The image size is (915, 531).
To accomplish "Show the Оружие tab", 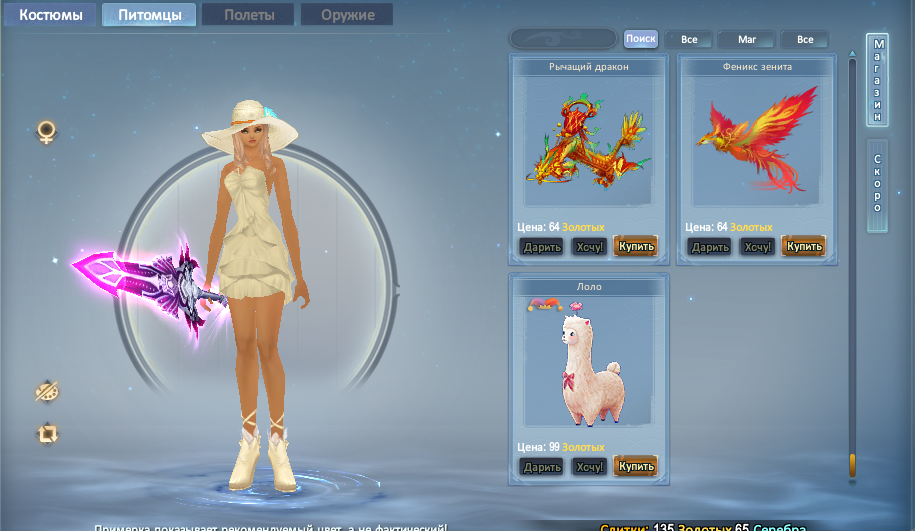I will [x=347, y=15].
